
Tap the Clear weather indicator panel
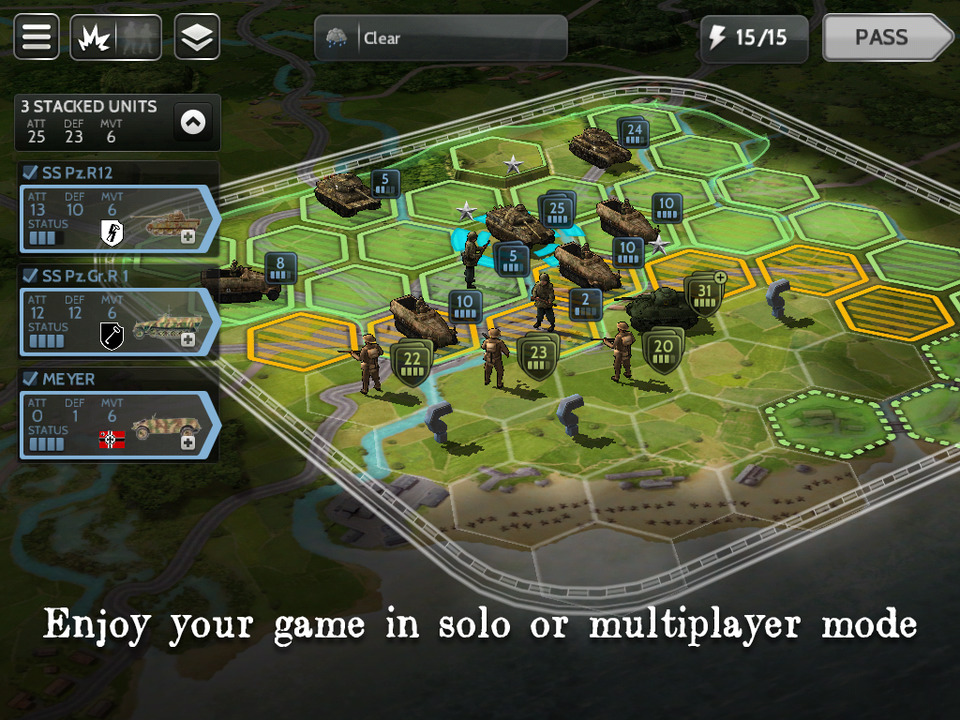[x=441, y=38]
